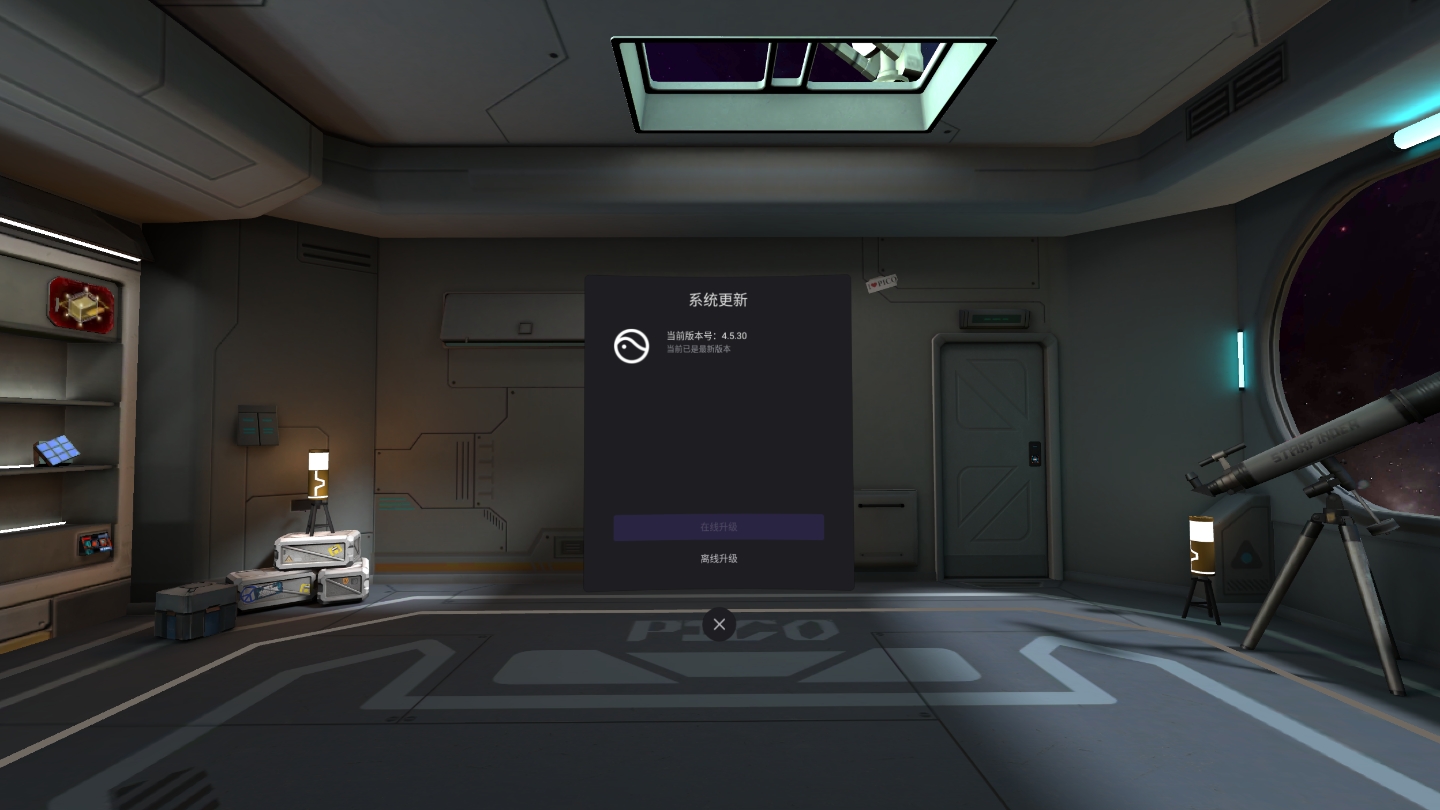Click the green sign above the door frame
The image size is (1440, 810).
[x=995, y=317]
